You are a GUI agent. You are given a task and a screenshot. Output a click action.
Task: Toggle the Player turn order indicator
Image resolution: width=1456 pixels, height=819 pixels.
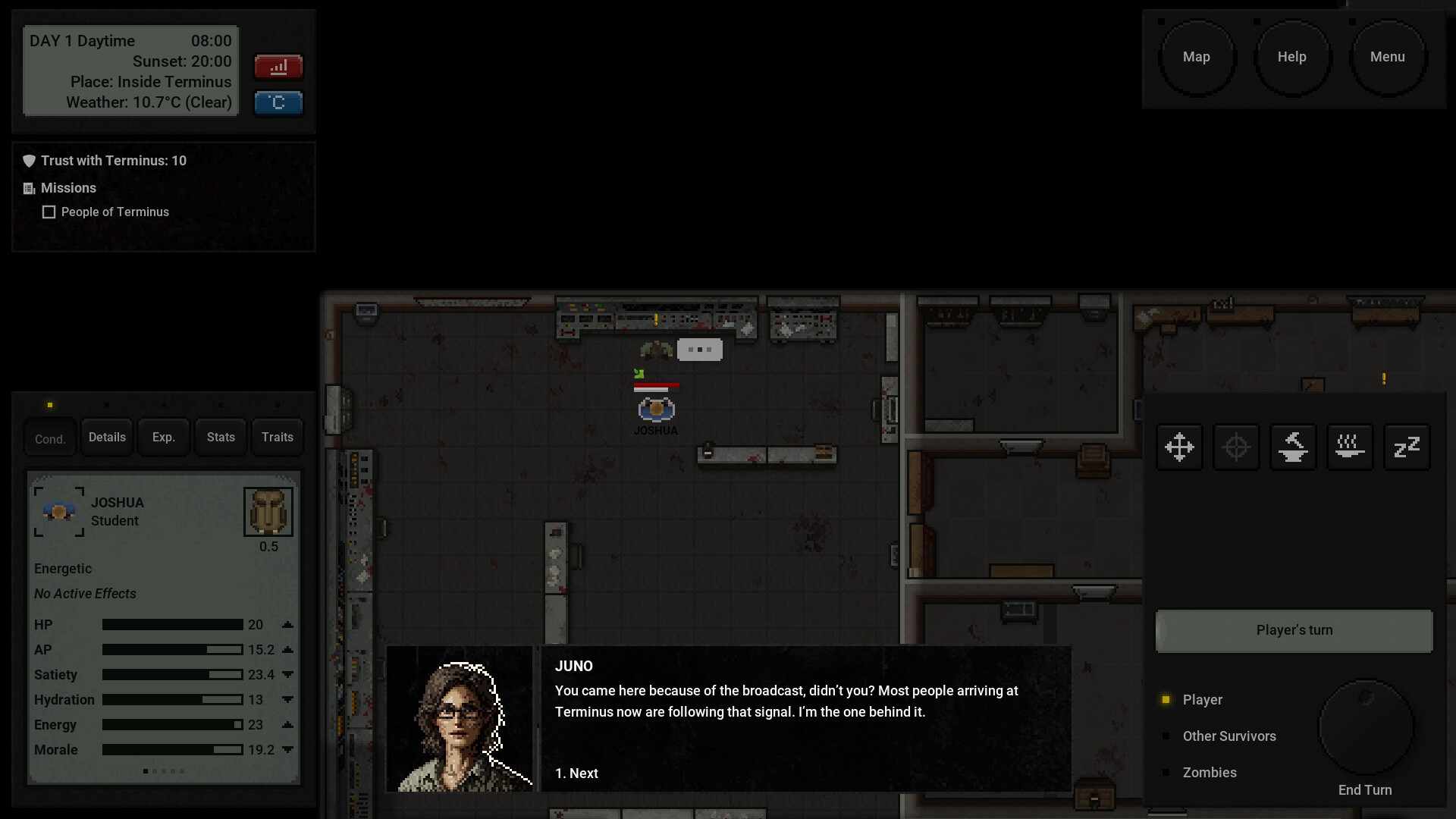pos(1166,699)
